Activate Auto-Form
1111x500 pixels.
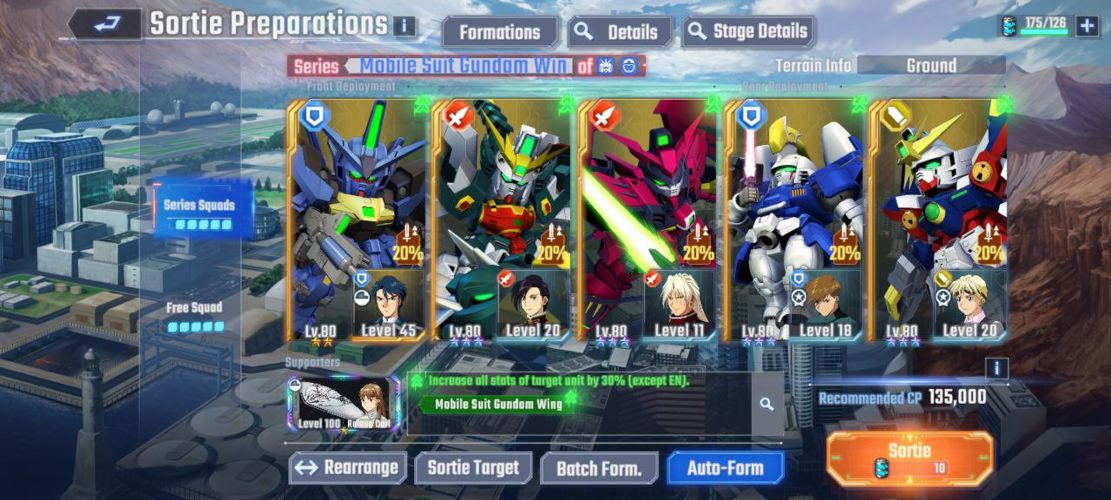[x=725, y=467]
